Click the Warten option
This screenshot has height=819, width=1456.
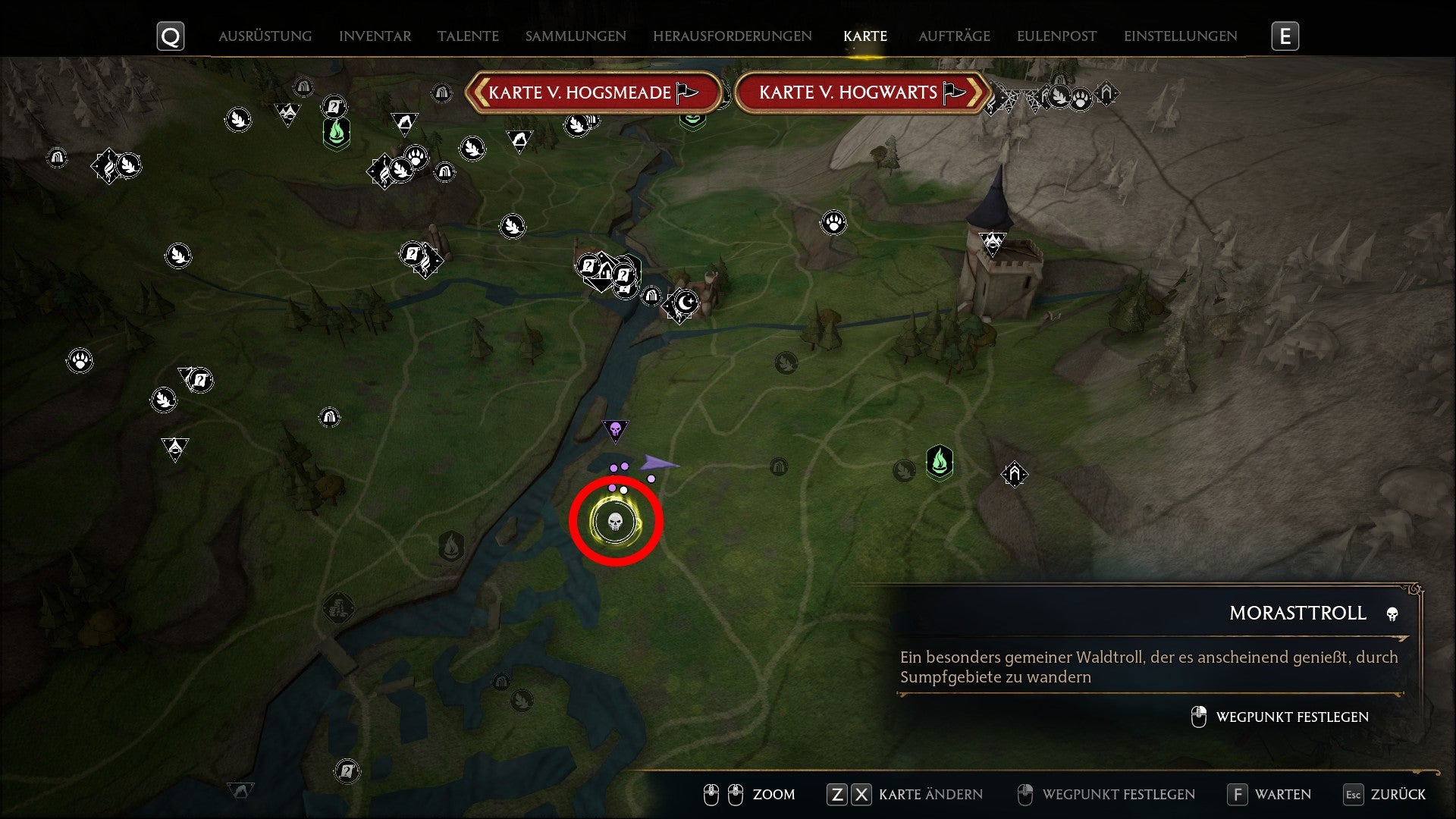pyautogui.click(x=1282, y=794)
